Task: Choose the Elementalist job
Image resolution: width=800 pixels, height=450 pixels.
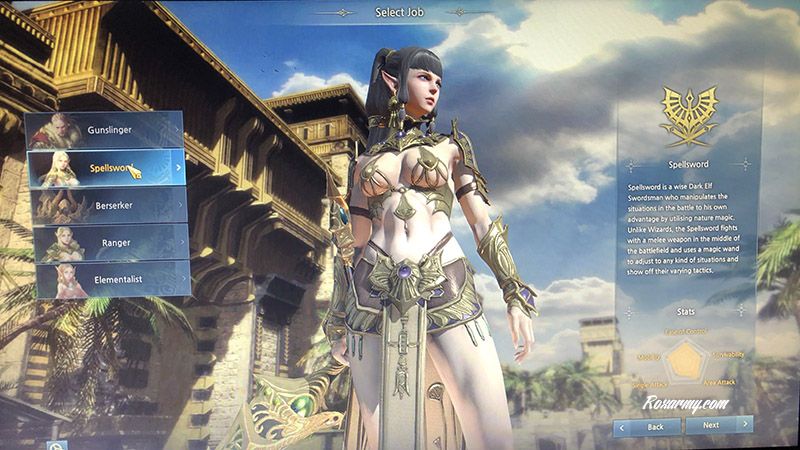Action: [108, 279]
